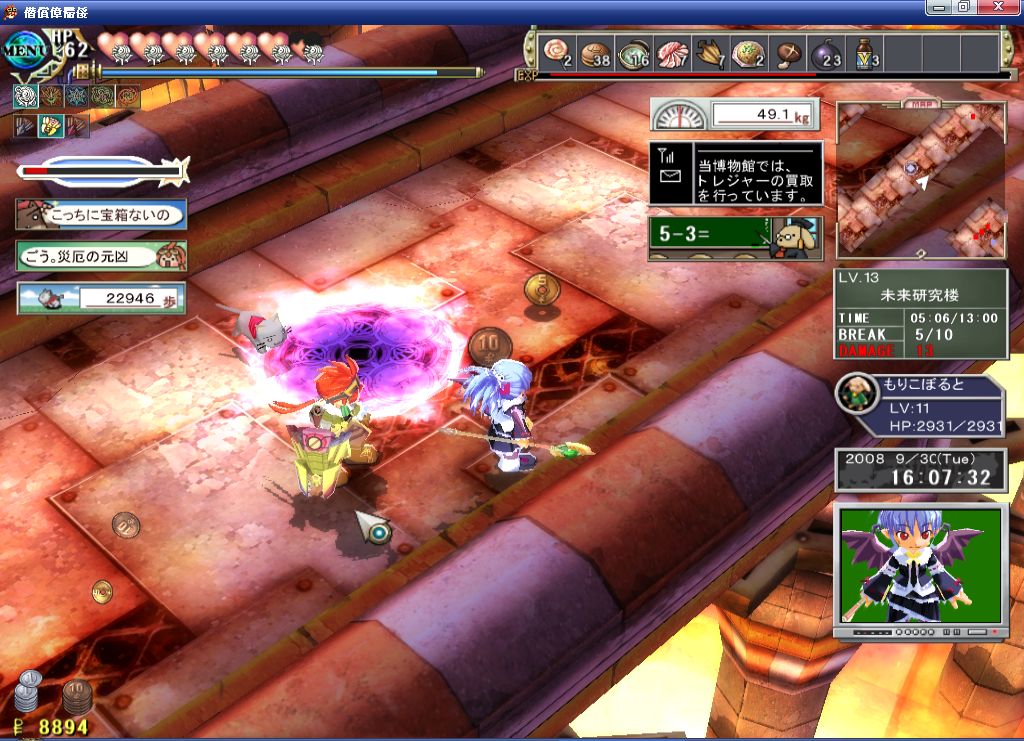Select the white rose skill icon

[x=24, y=96]
